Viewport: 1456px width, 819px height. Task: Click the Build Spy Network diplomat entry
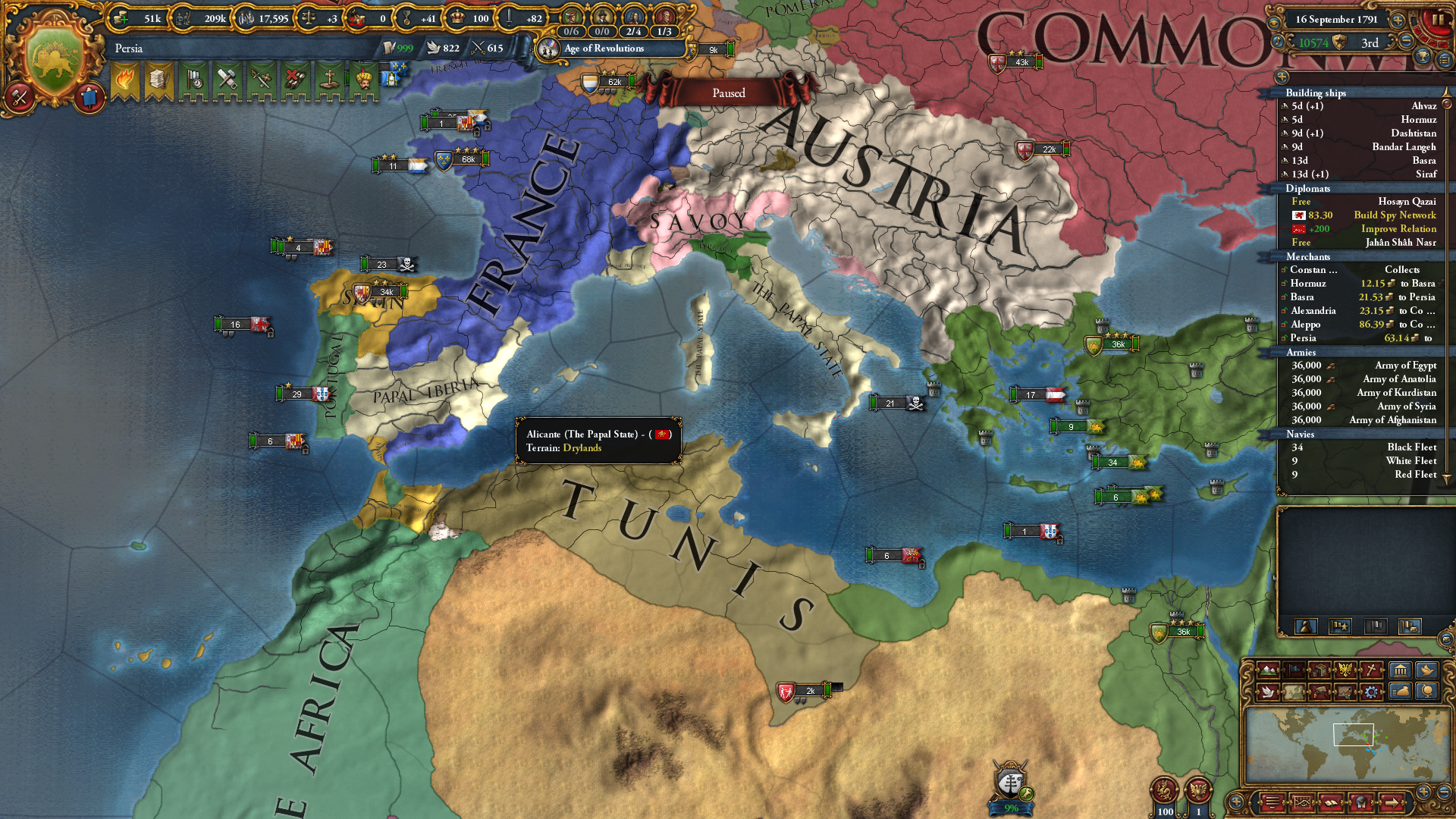tap(1394, 215)
